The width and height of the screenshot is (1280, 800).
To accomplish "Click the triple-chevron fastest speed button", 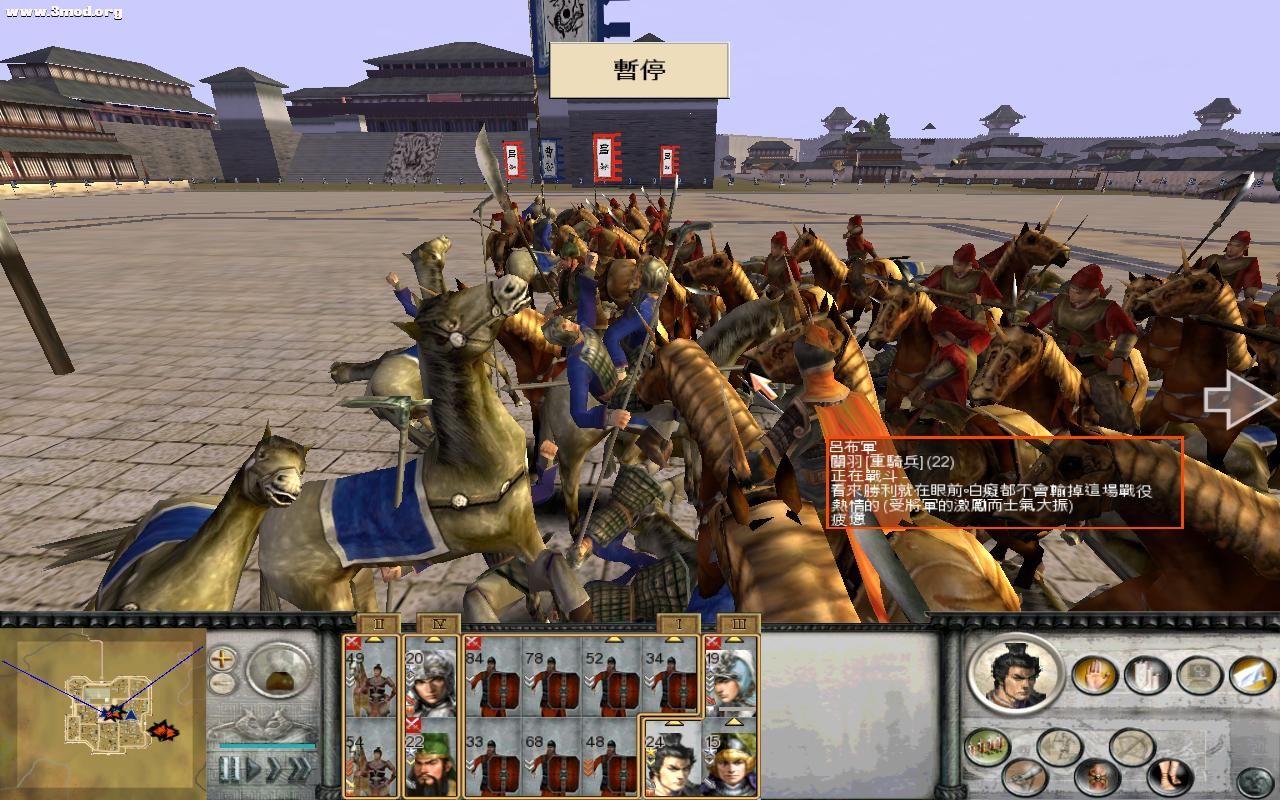I will coord(298,770).
